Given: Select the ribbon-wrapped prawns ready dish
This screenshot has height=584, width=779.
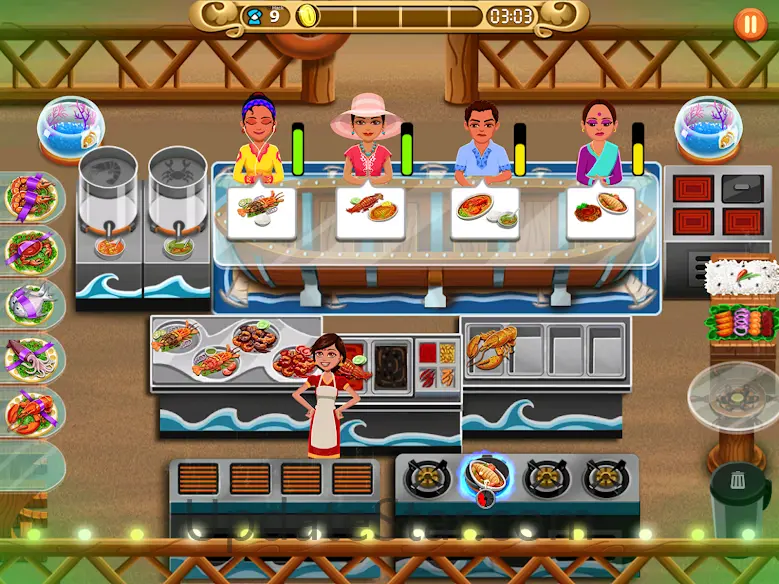Looking at the screenshot, I should (31, 196).
